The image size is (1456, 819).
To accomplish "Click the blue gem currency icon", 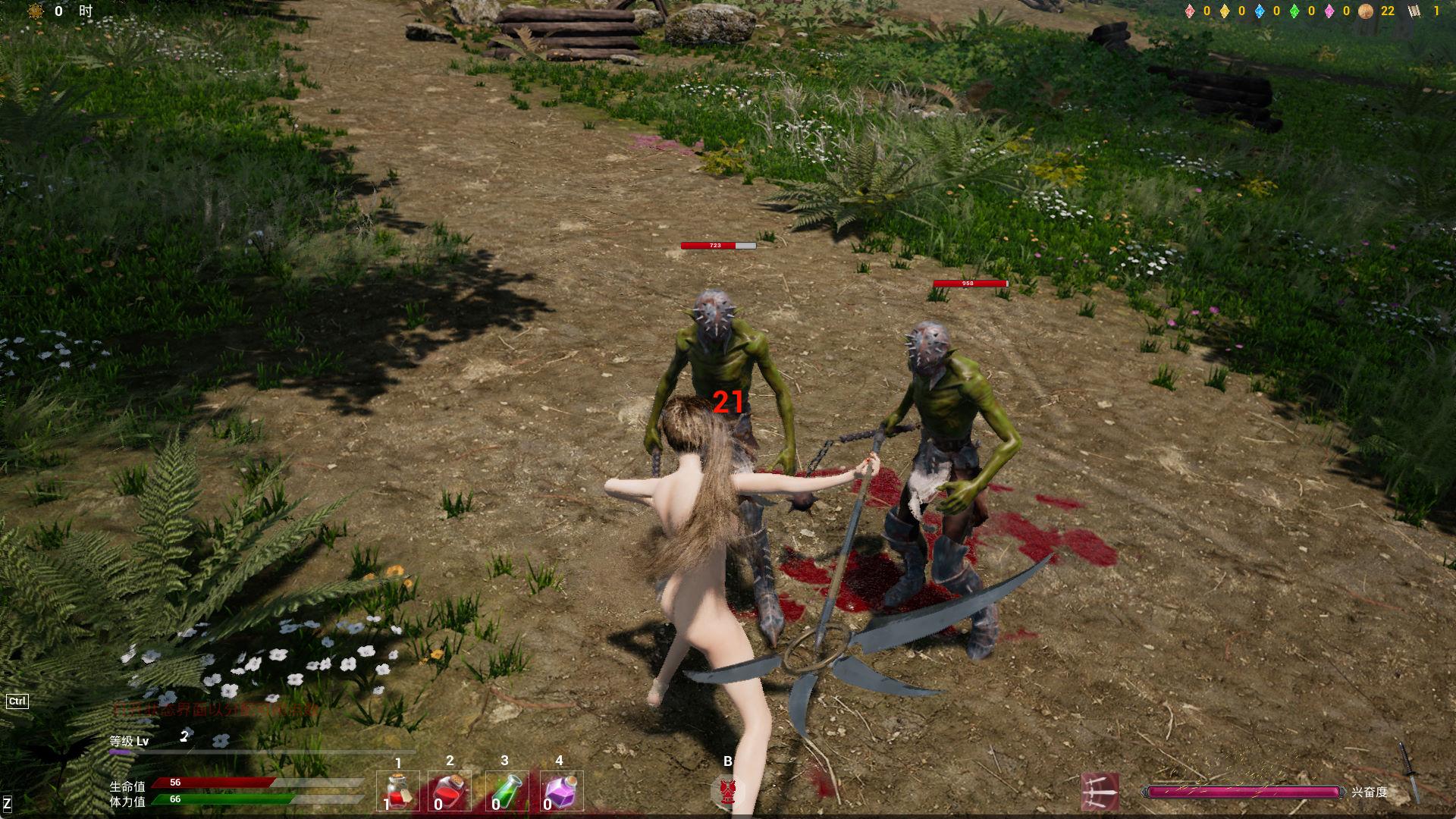I will tap(1260, 11).
